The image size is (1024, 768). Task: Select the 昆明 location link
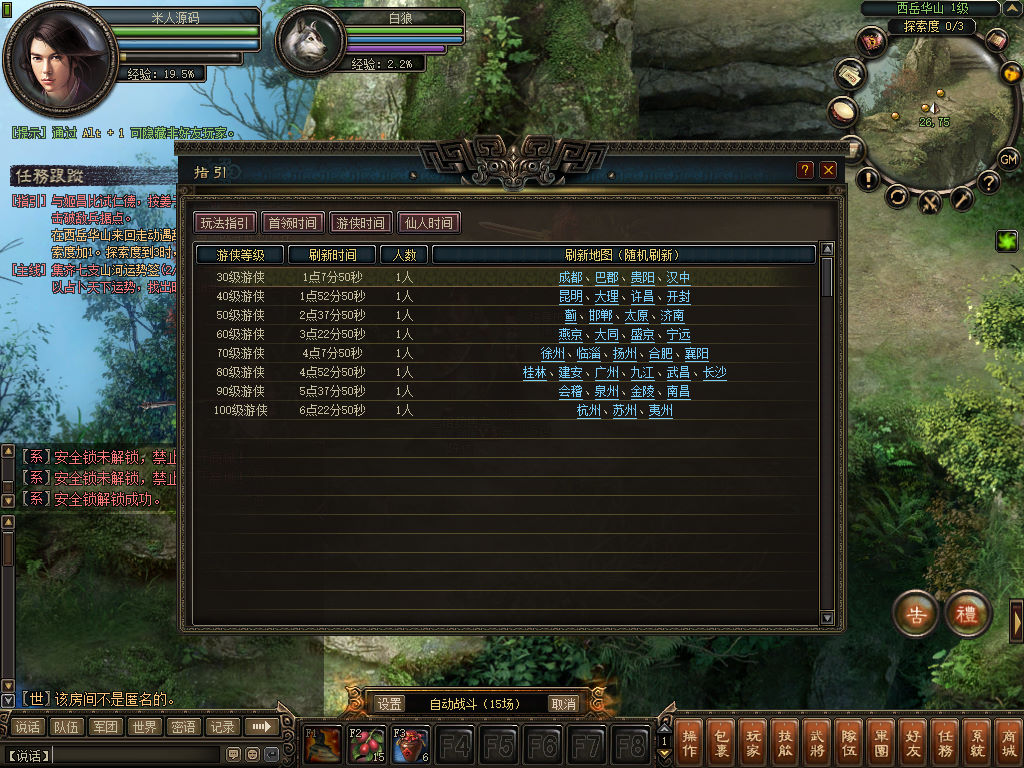(x=570, y=297)
